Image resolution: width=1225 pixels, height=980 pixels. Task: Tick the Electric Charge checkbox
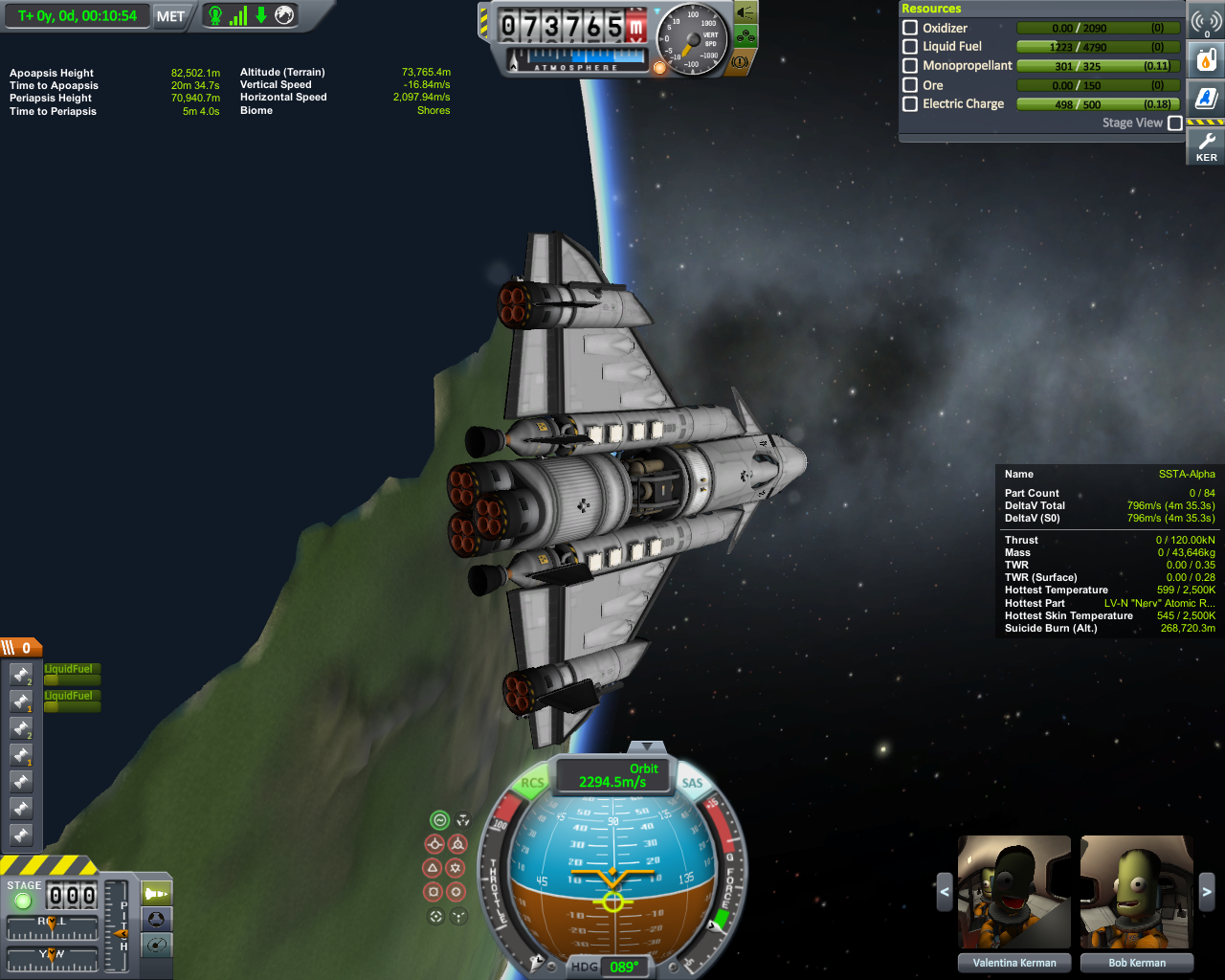910,103
